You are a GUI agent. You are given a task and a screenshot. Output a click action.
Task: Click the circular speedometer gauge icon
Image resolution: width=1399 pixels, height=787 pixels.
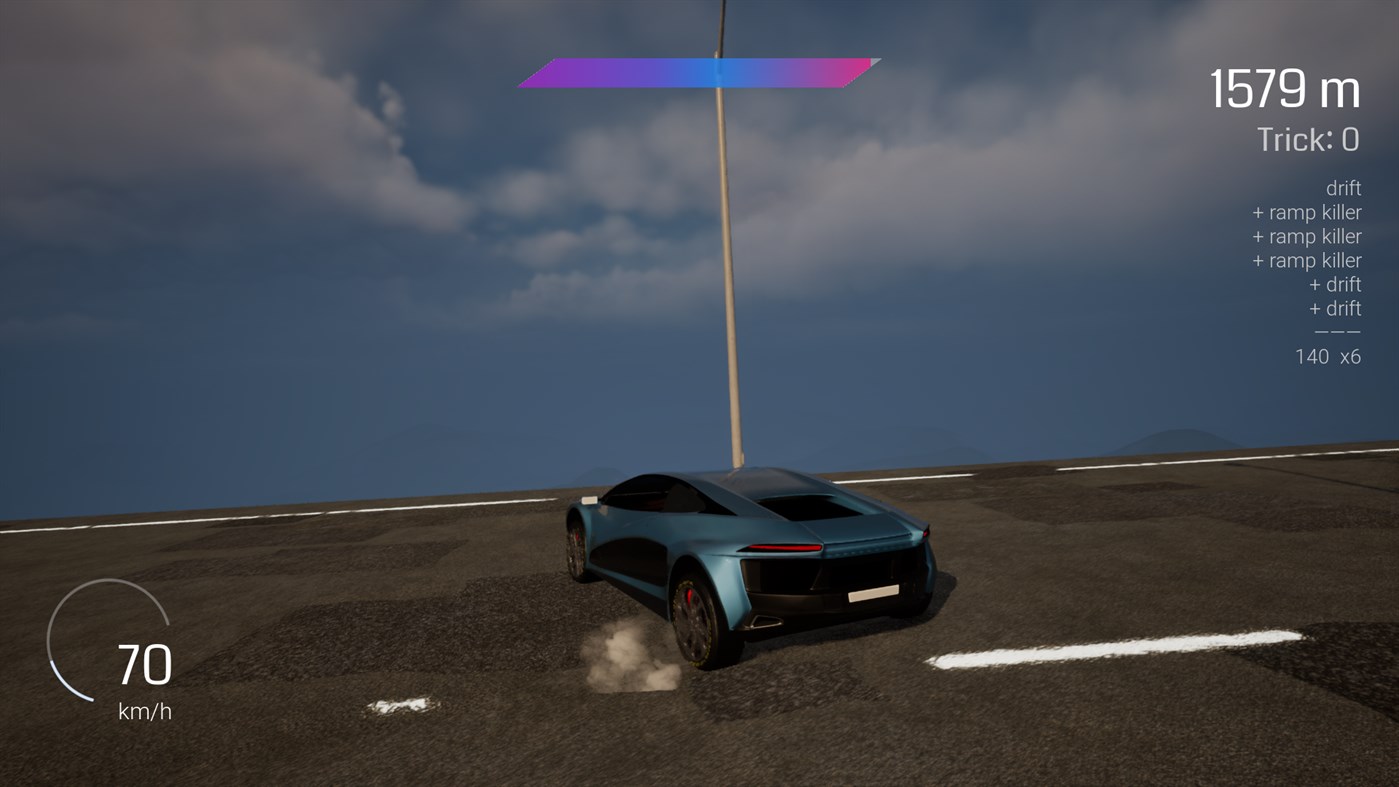pos(110,640)
